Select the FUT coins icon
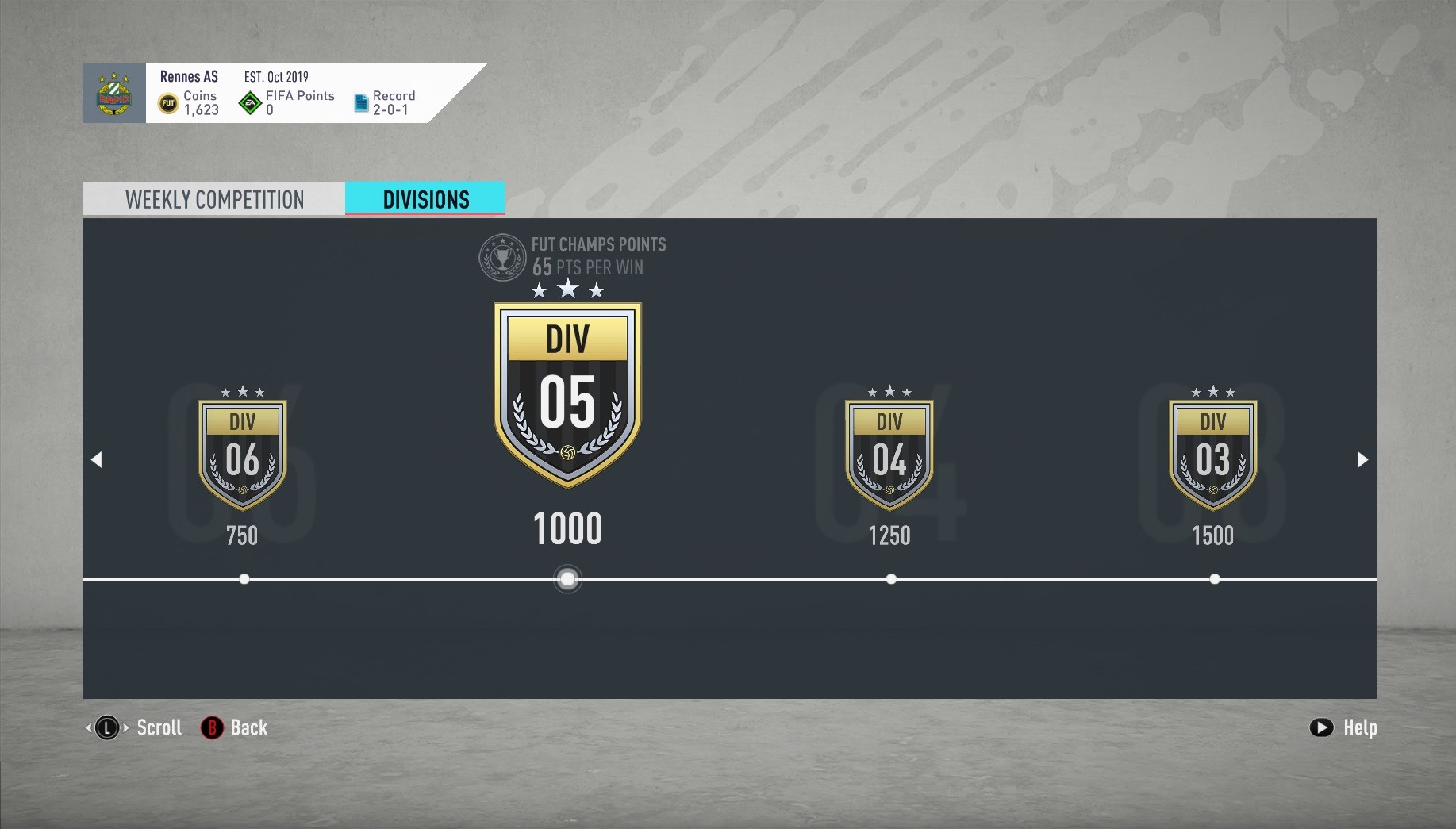The height and width of the screenshot is (829, 1456). (168, 103)
